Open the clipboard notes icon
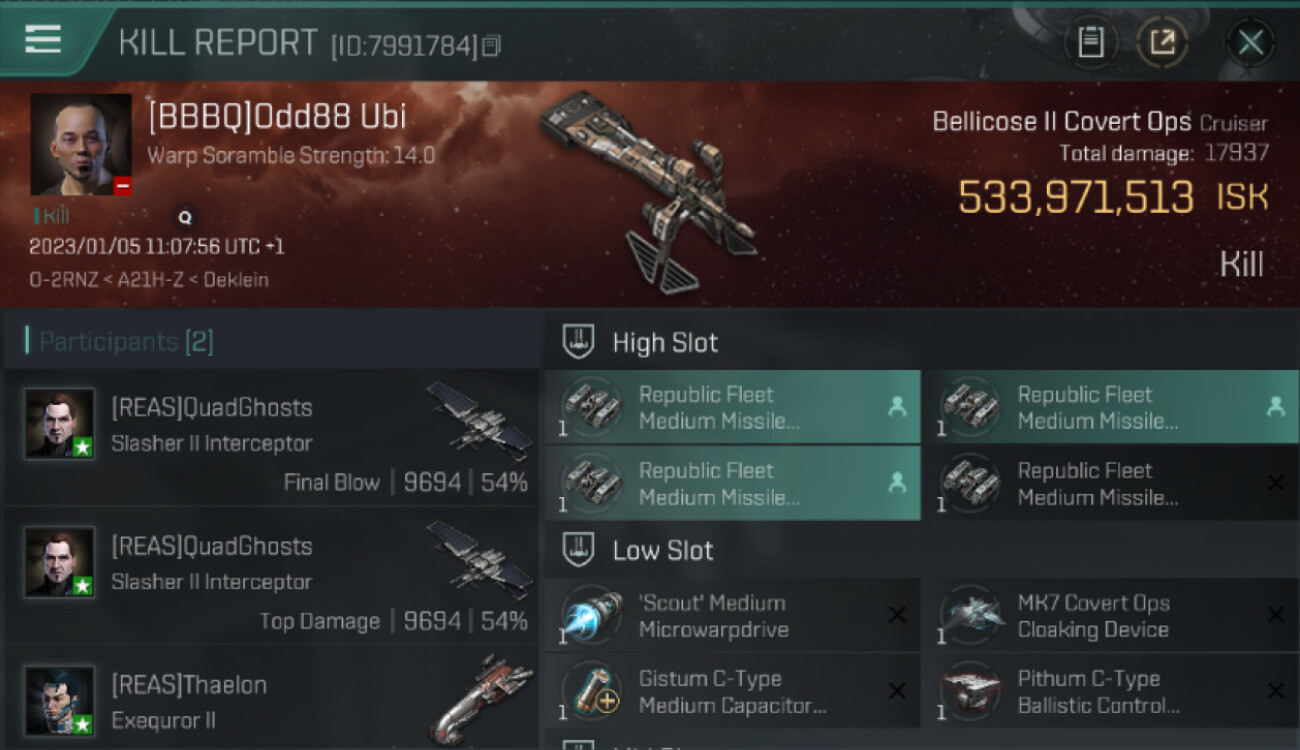1300x750 pixels. click(1091, 42)
